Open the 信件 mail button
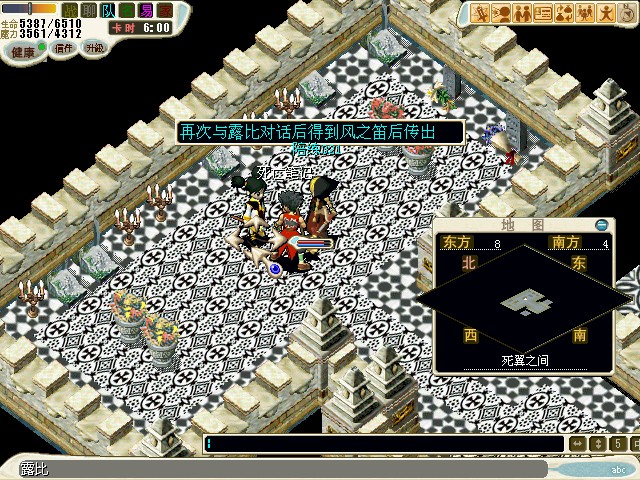This screenshot has height=480, width=640. point(63,48)
